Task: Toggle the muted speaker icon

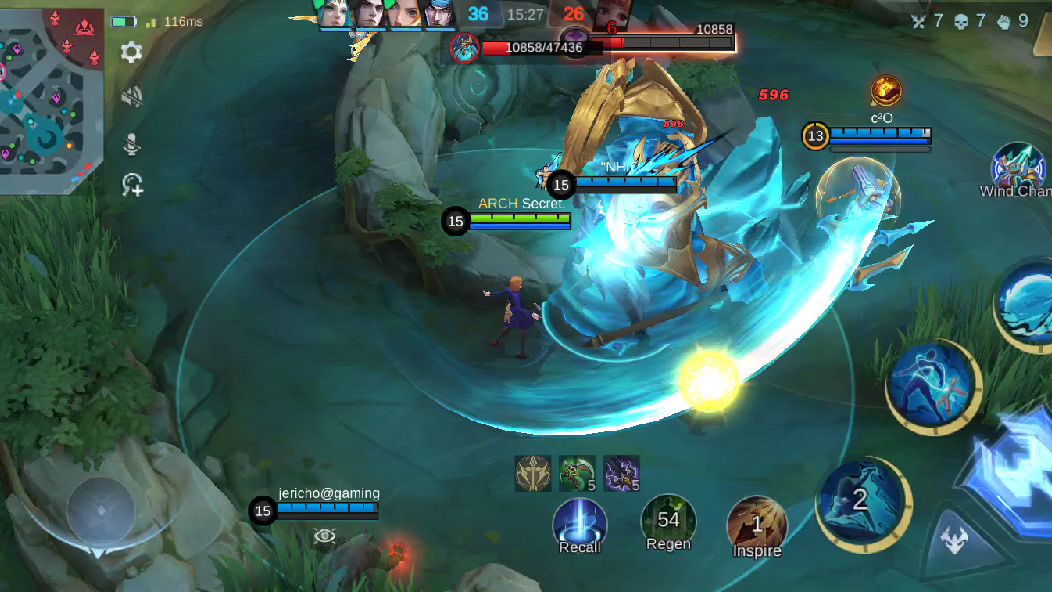Action: tap(131, 97)
